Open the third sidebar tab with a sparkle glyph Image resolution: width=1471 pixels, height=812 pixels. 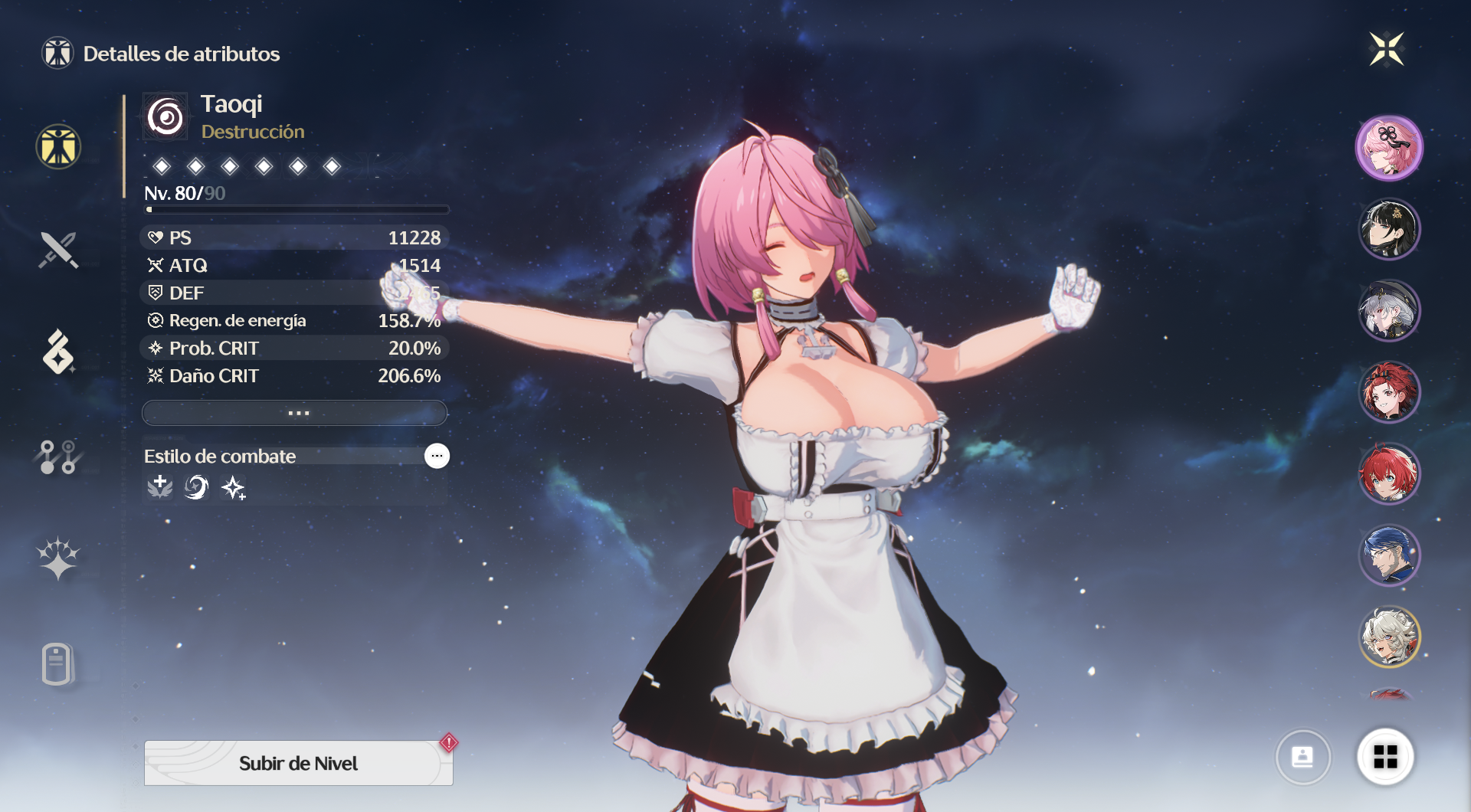click(58, 352)
